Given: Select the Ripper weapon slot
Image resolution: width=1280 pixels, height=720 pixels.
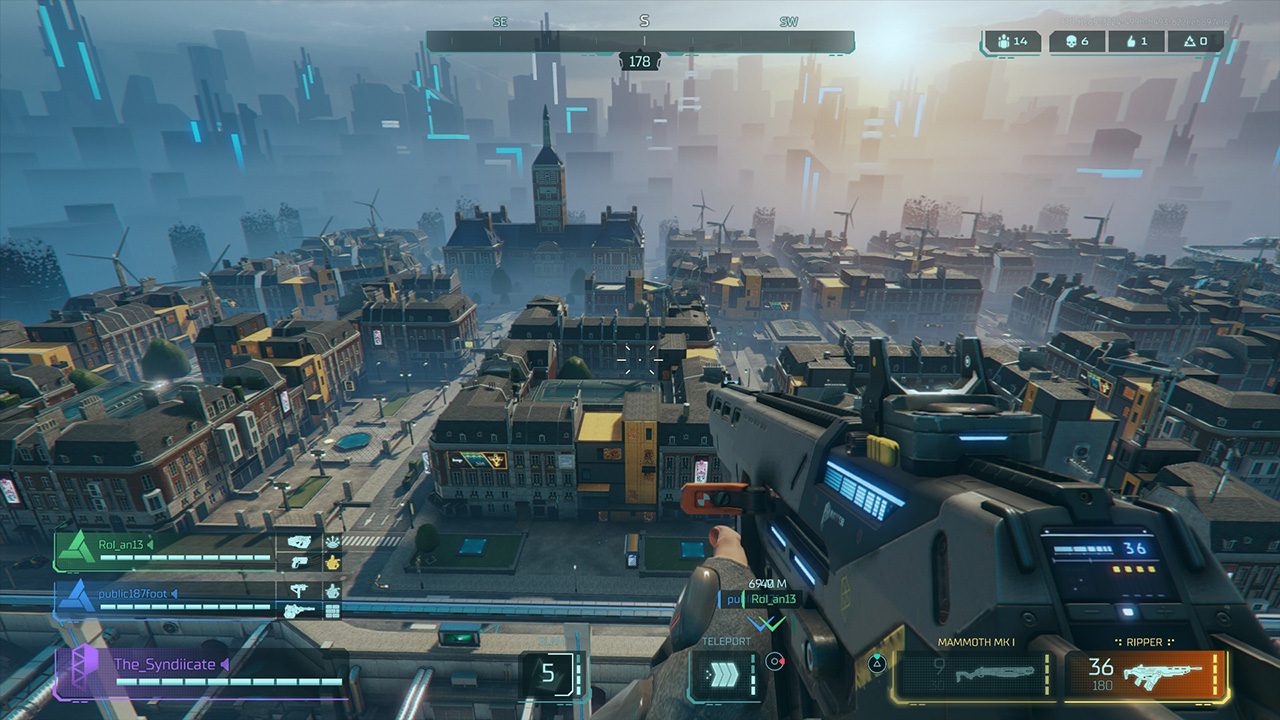Looking at the screenshot, I should click(x=1146, y=677).
